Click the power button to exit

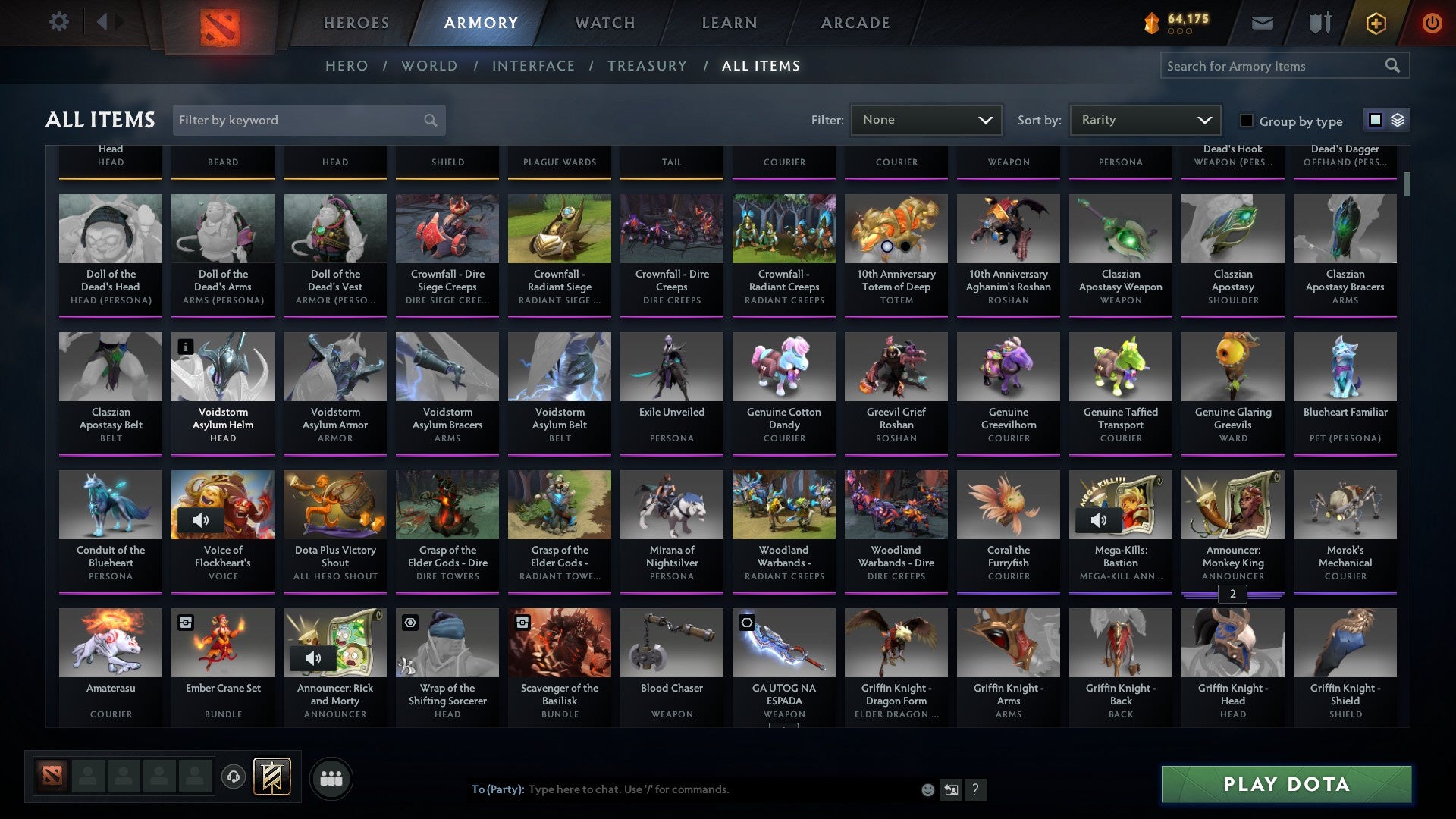coord(1432,22)
